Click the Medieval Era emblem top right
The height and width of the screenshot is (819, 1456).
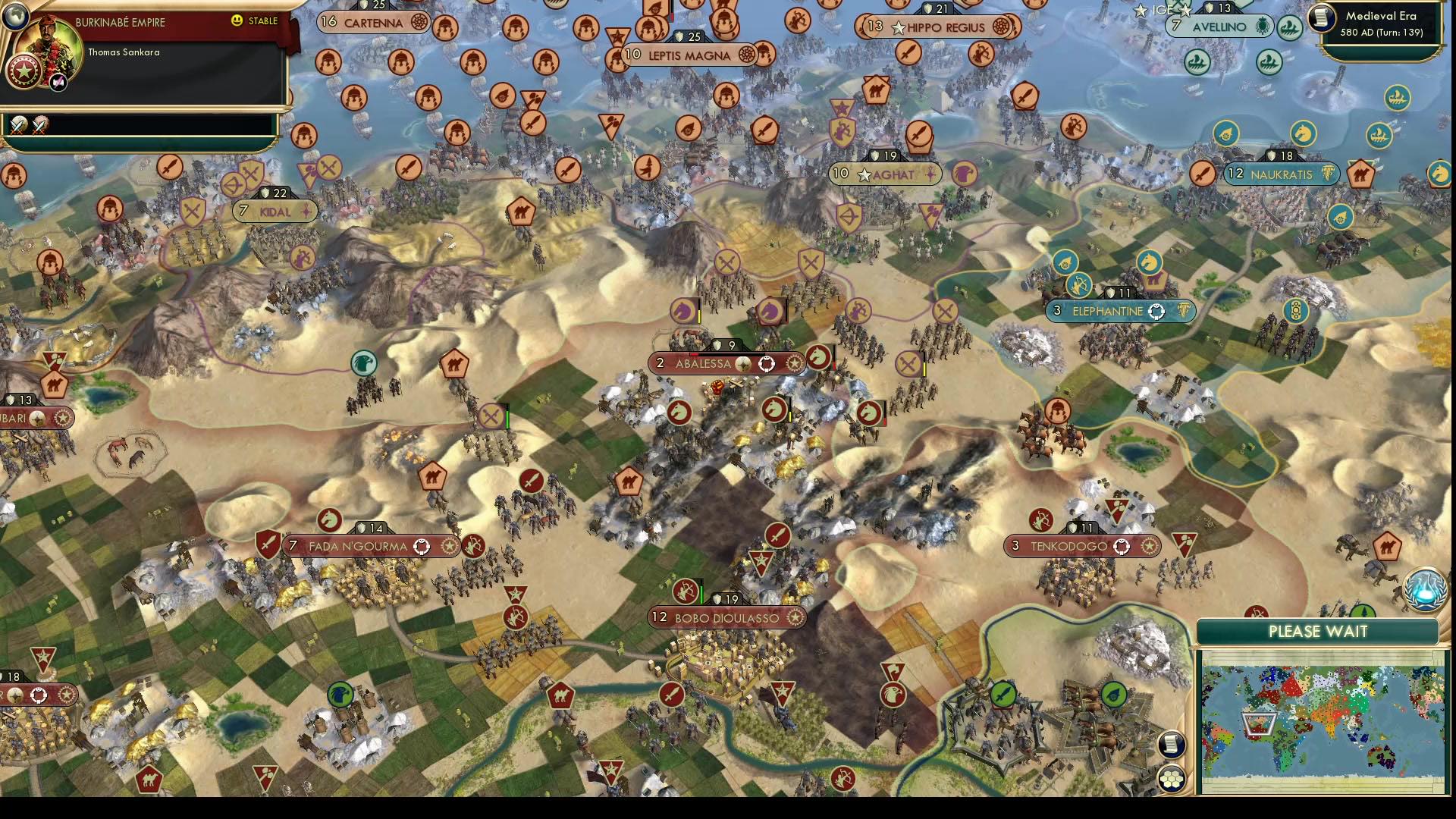click(1322, 20)
